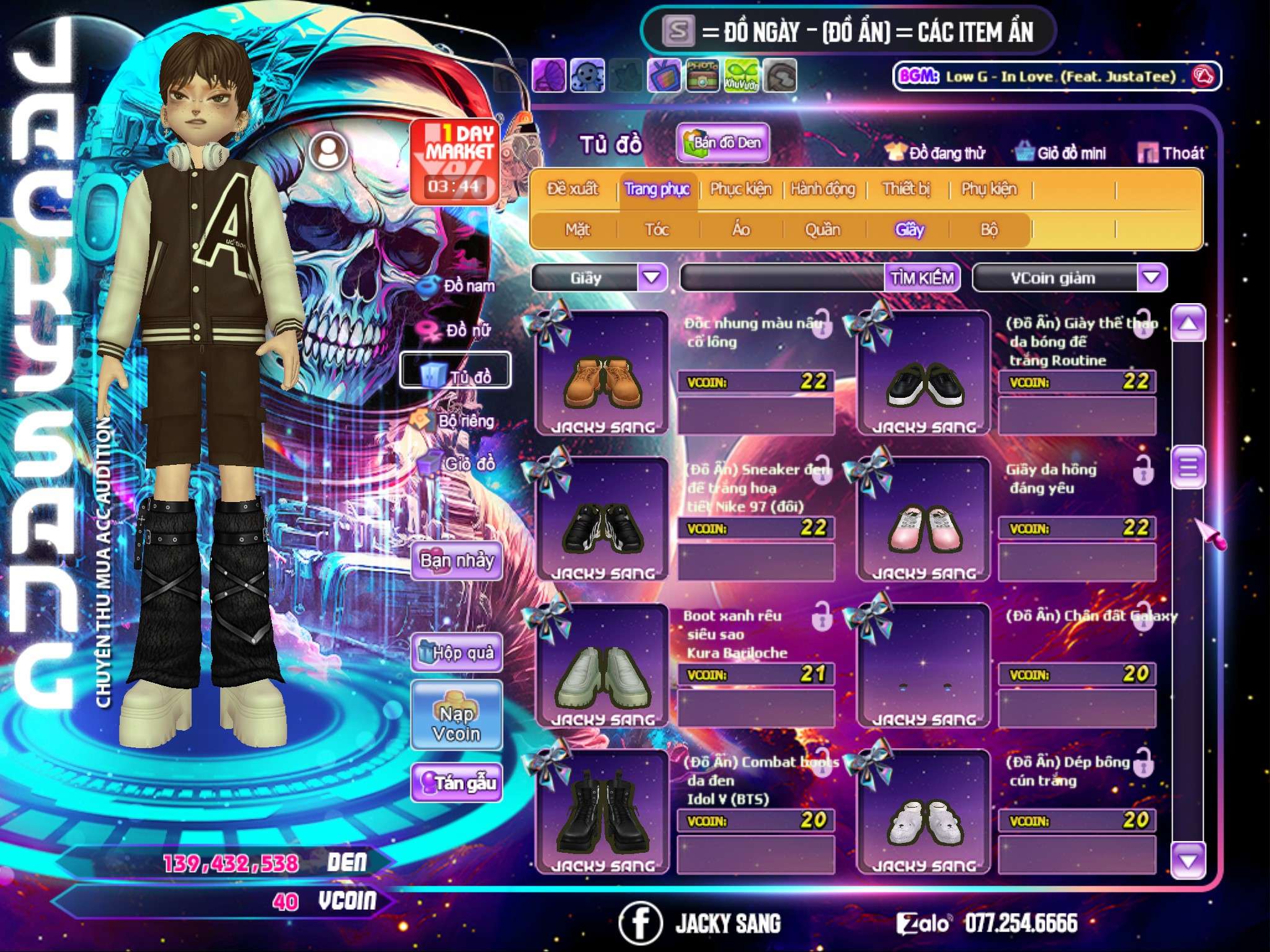Screen dimensions: 1270x952
Task: Open the 1 Day Market banner
Action: 455,162
